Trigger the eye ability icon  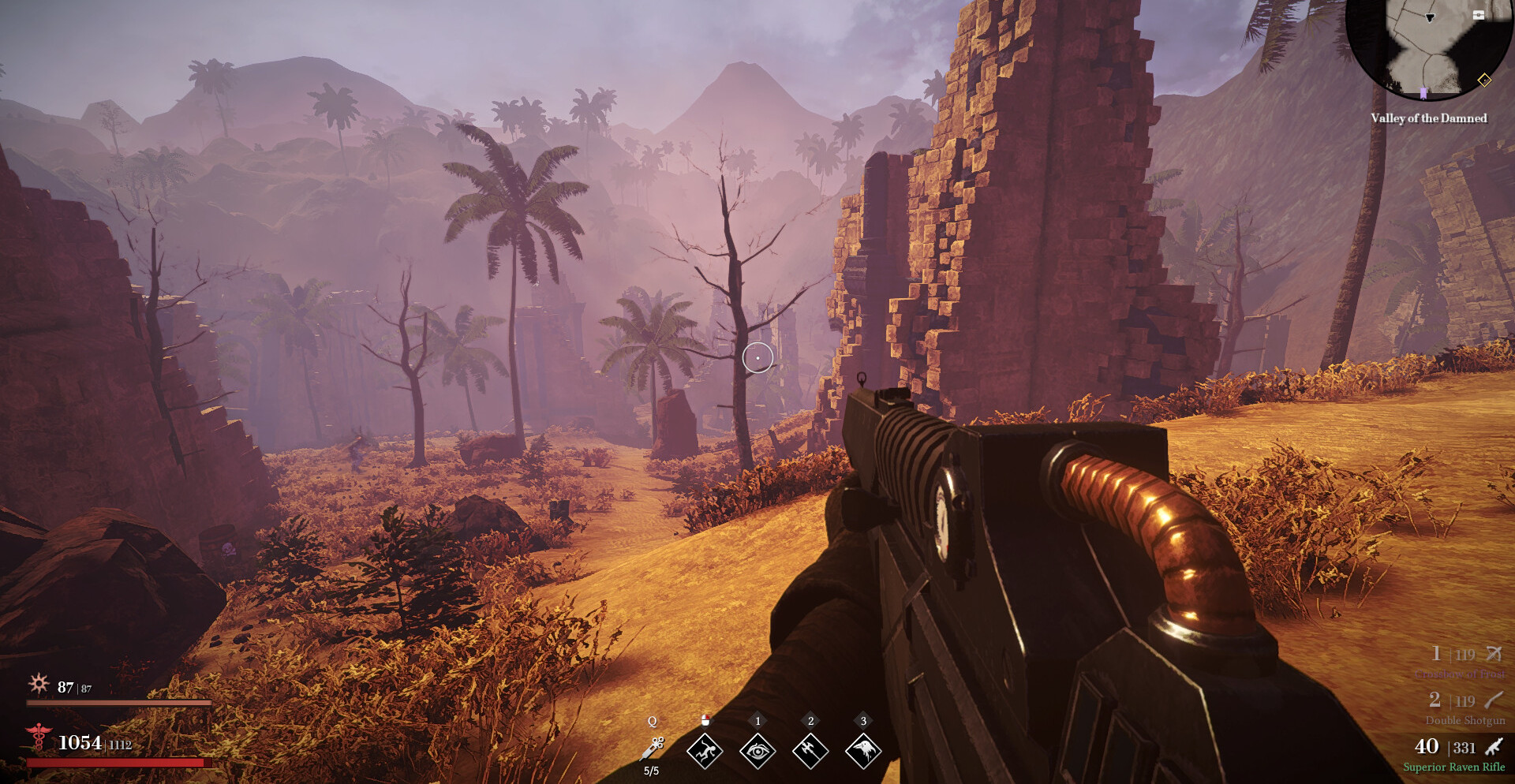757,751
